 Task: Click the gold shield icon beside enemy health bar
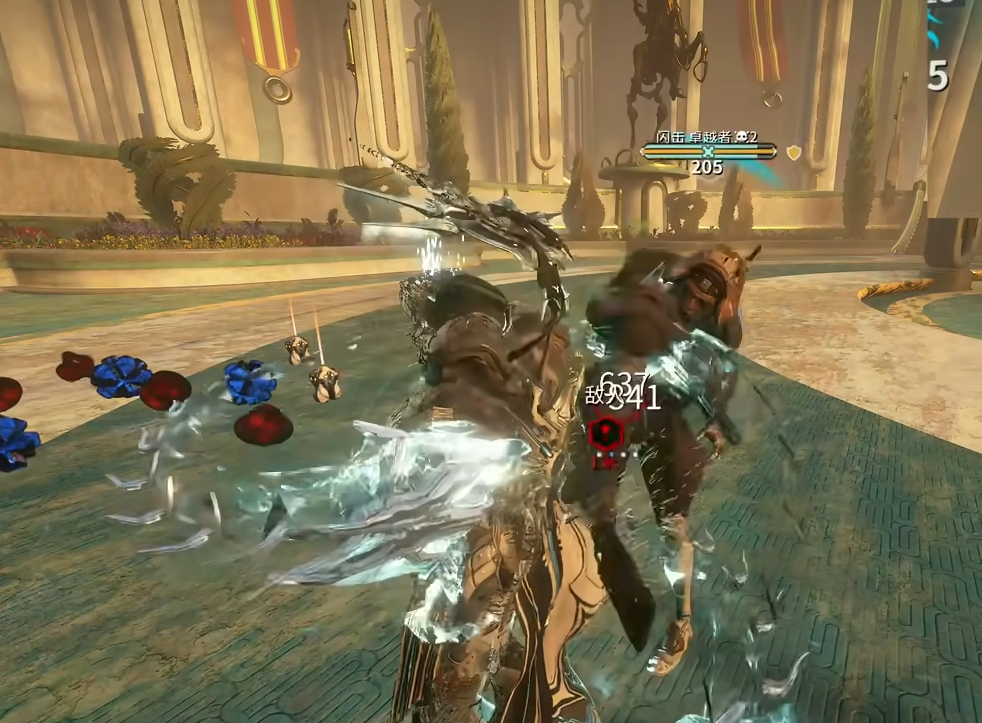tap(793, 153)
